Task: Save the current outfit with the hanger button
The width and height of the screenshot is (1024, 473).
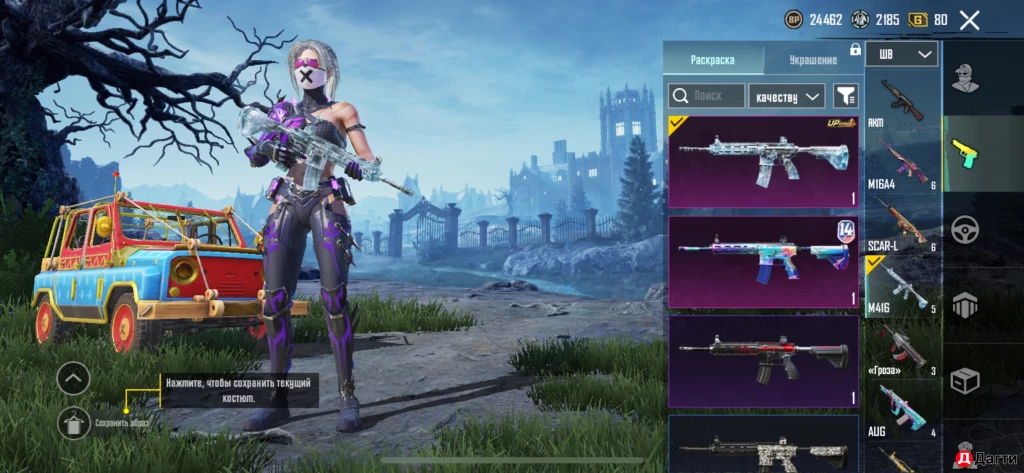Action: 74,423
